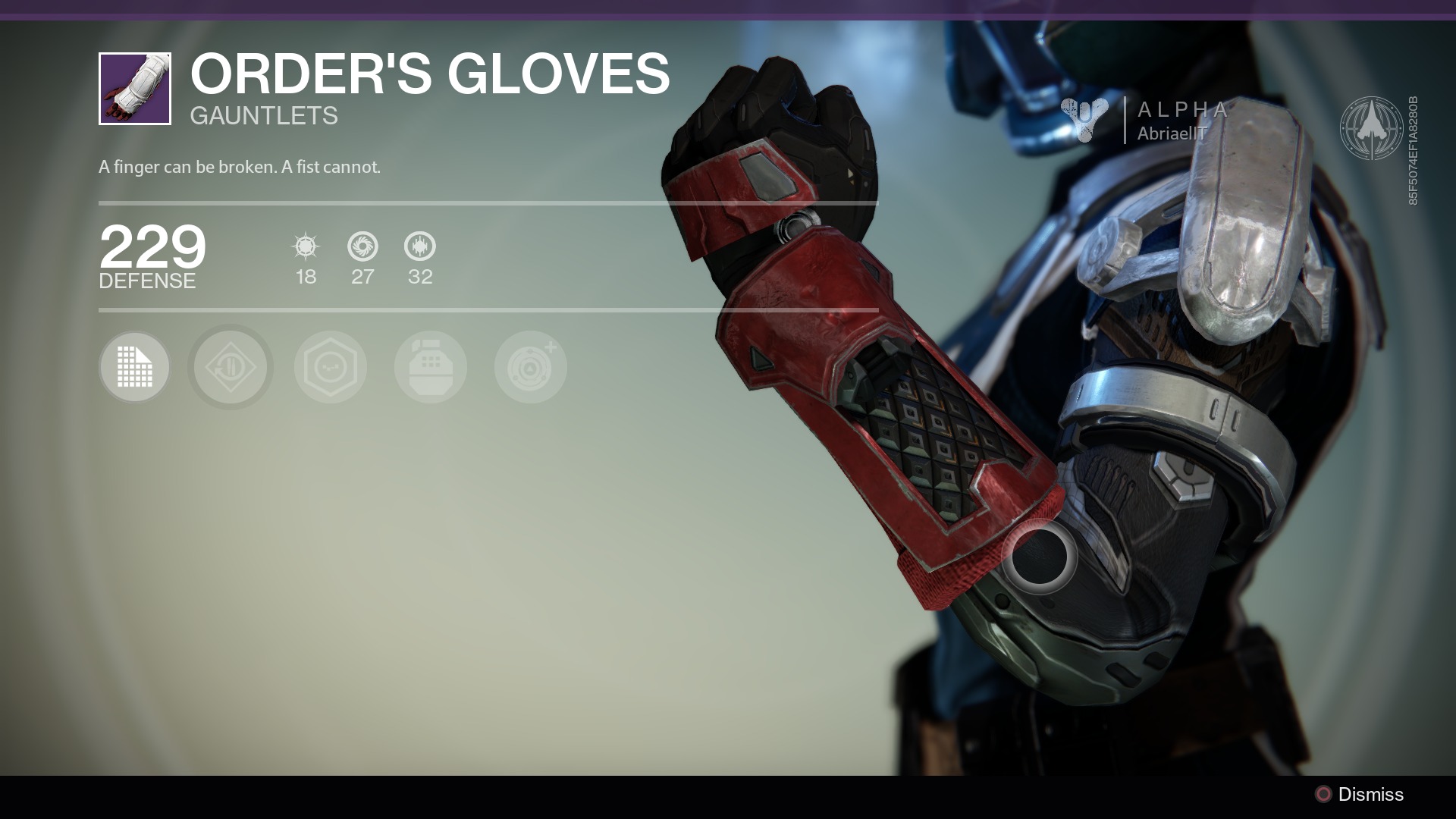
Task: Click the Intellect stat icon showing 18
Action: 306,246
